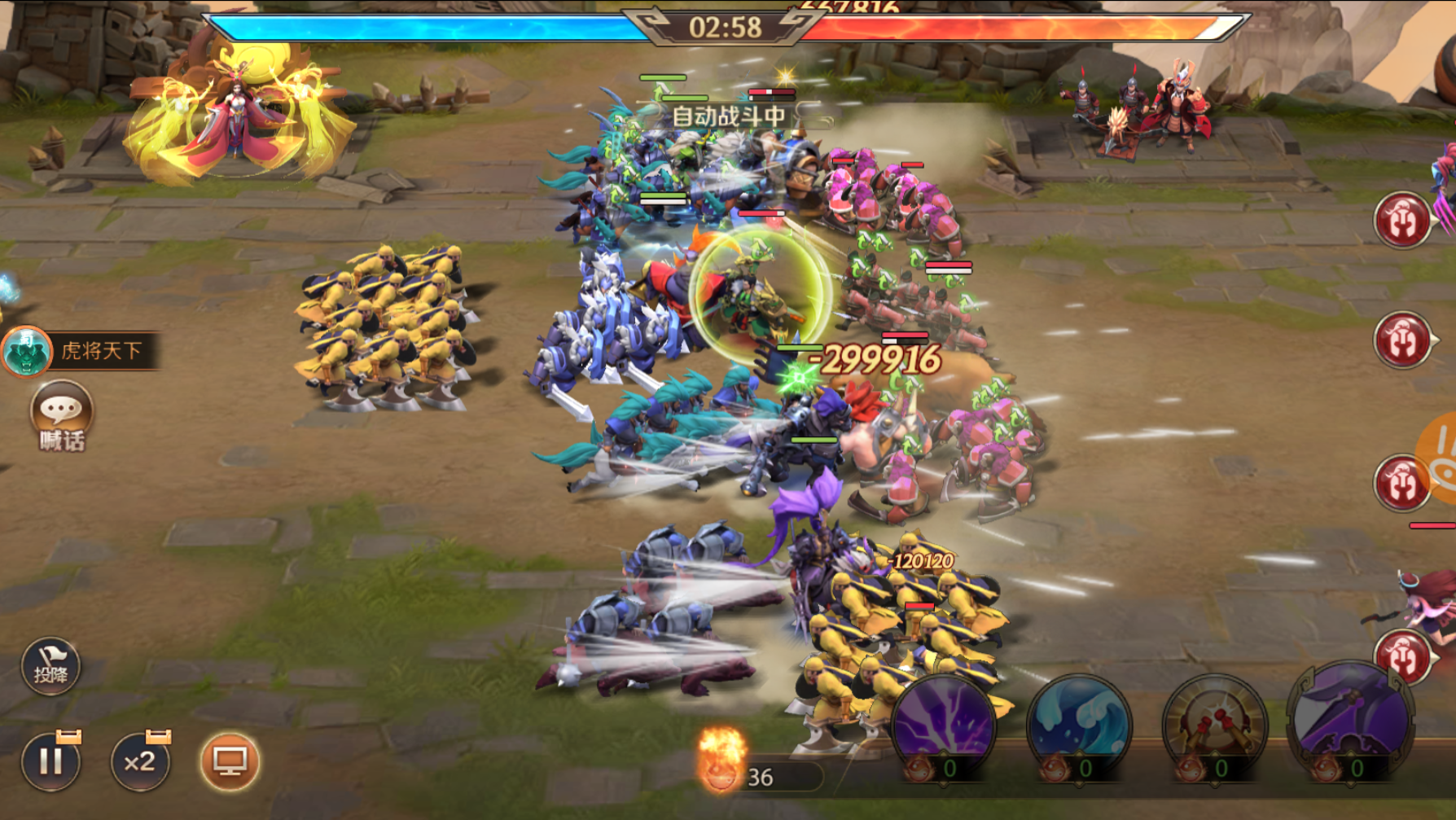1456x820 pixels.
Task: Surrender using the 投降 flag button
Action: click(50, 667)
